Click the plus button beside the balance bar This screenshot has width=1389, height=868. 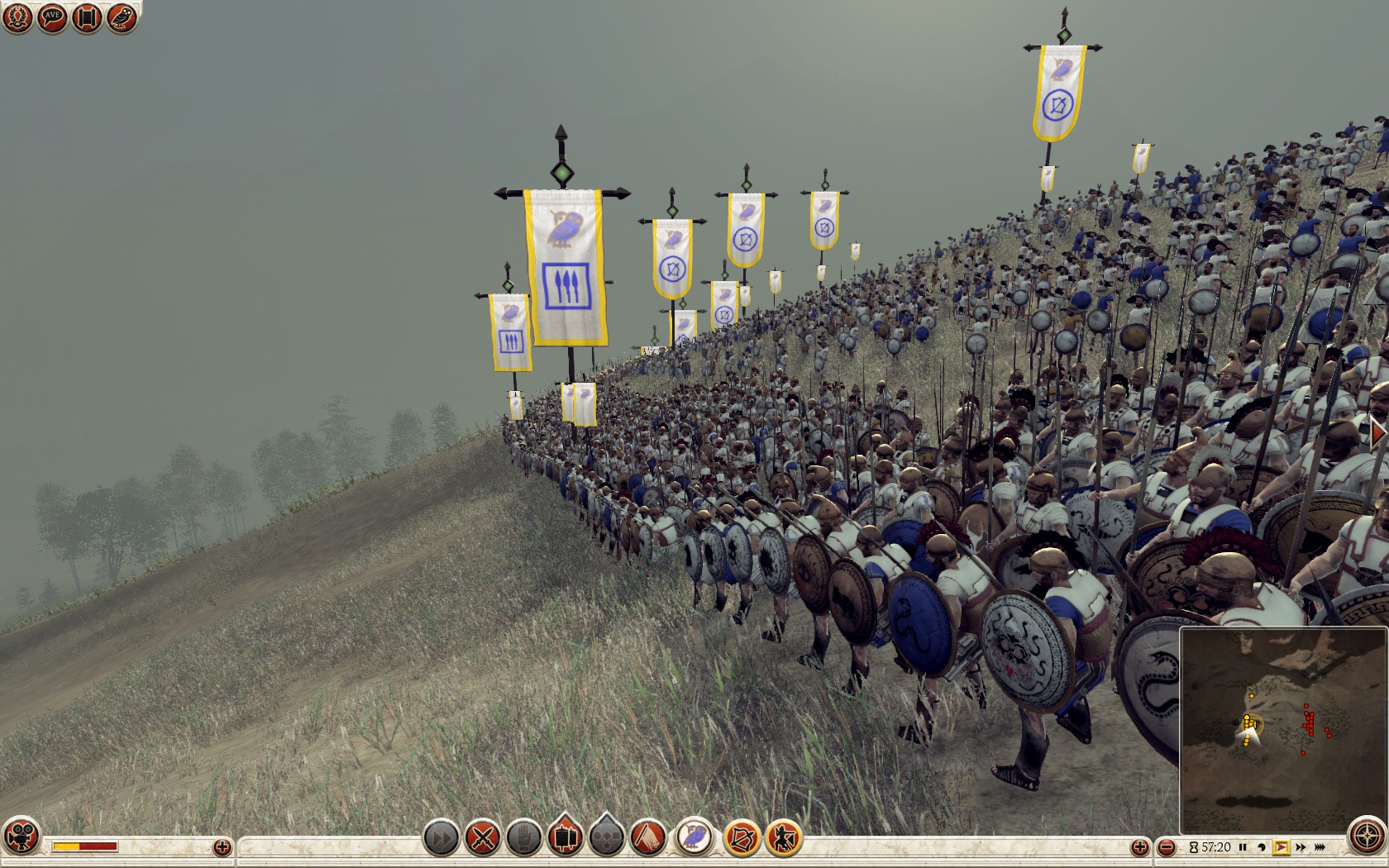[222, 847]
